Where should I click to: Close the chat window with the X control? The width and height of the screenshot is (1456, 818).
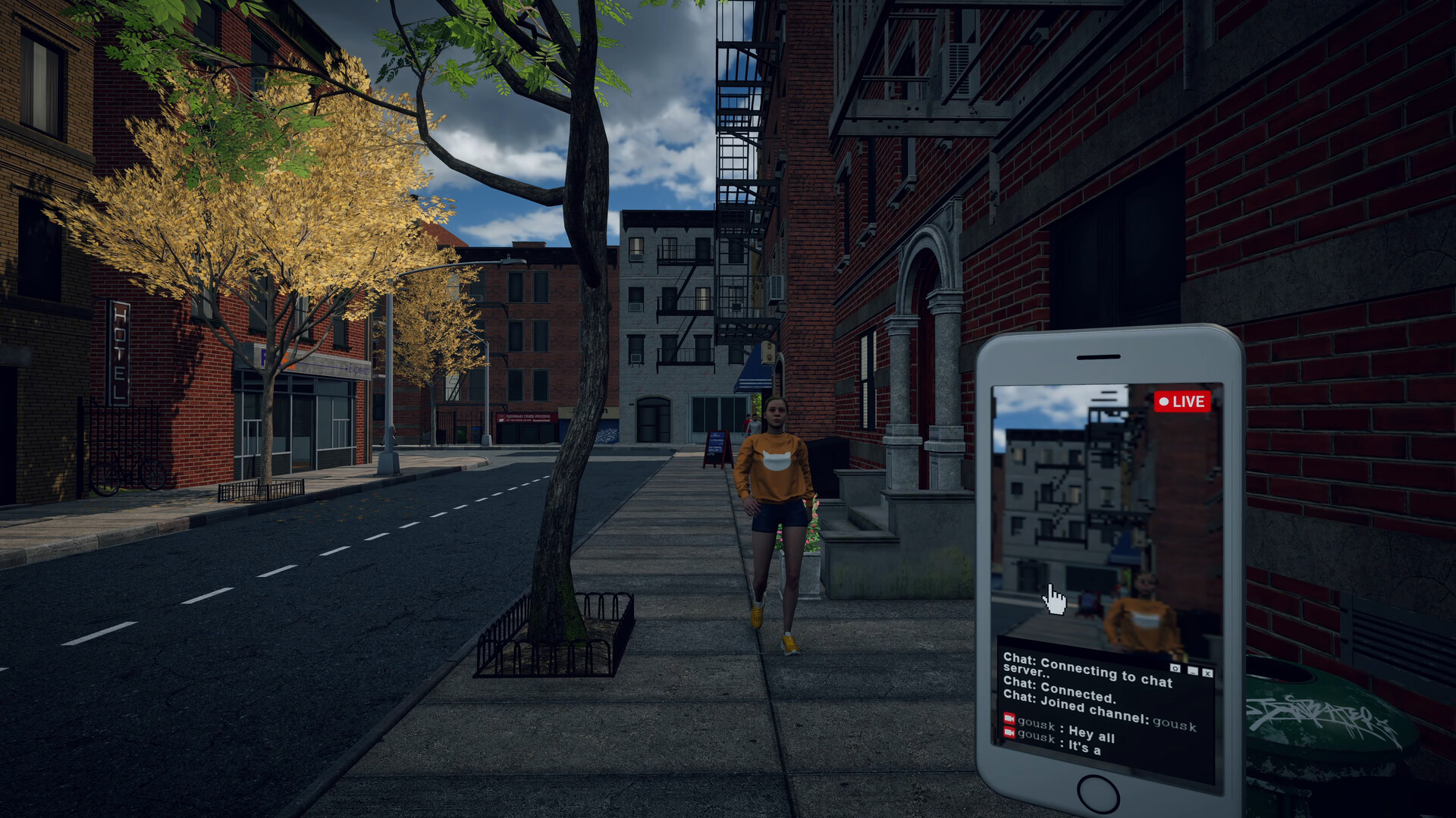(1207, 674)
